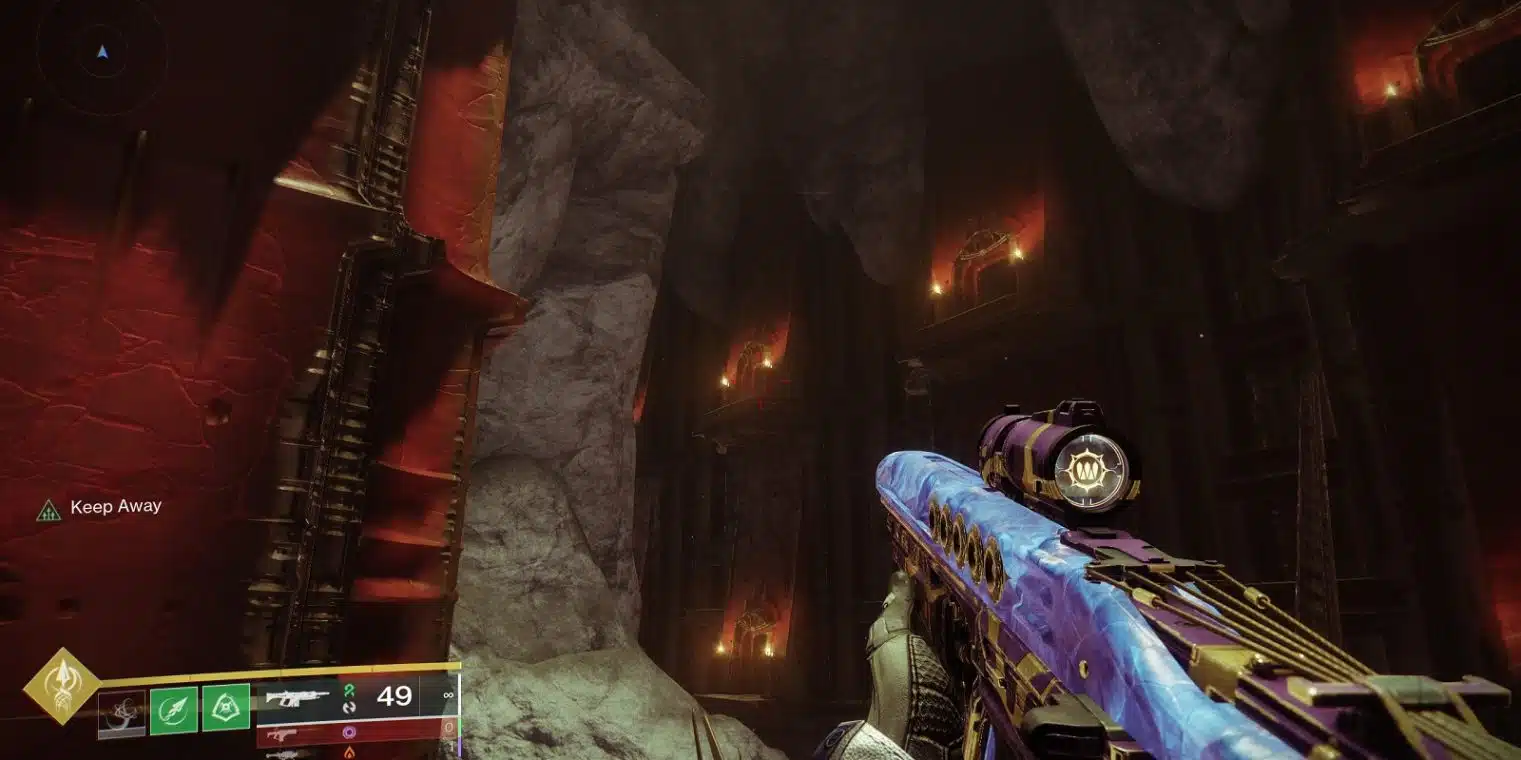Viewport: 1521px width, 760px height.
Task: Trigger the green arrow melee ability
Action: click(x=174, y=709)
